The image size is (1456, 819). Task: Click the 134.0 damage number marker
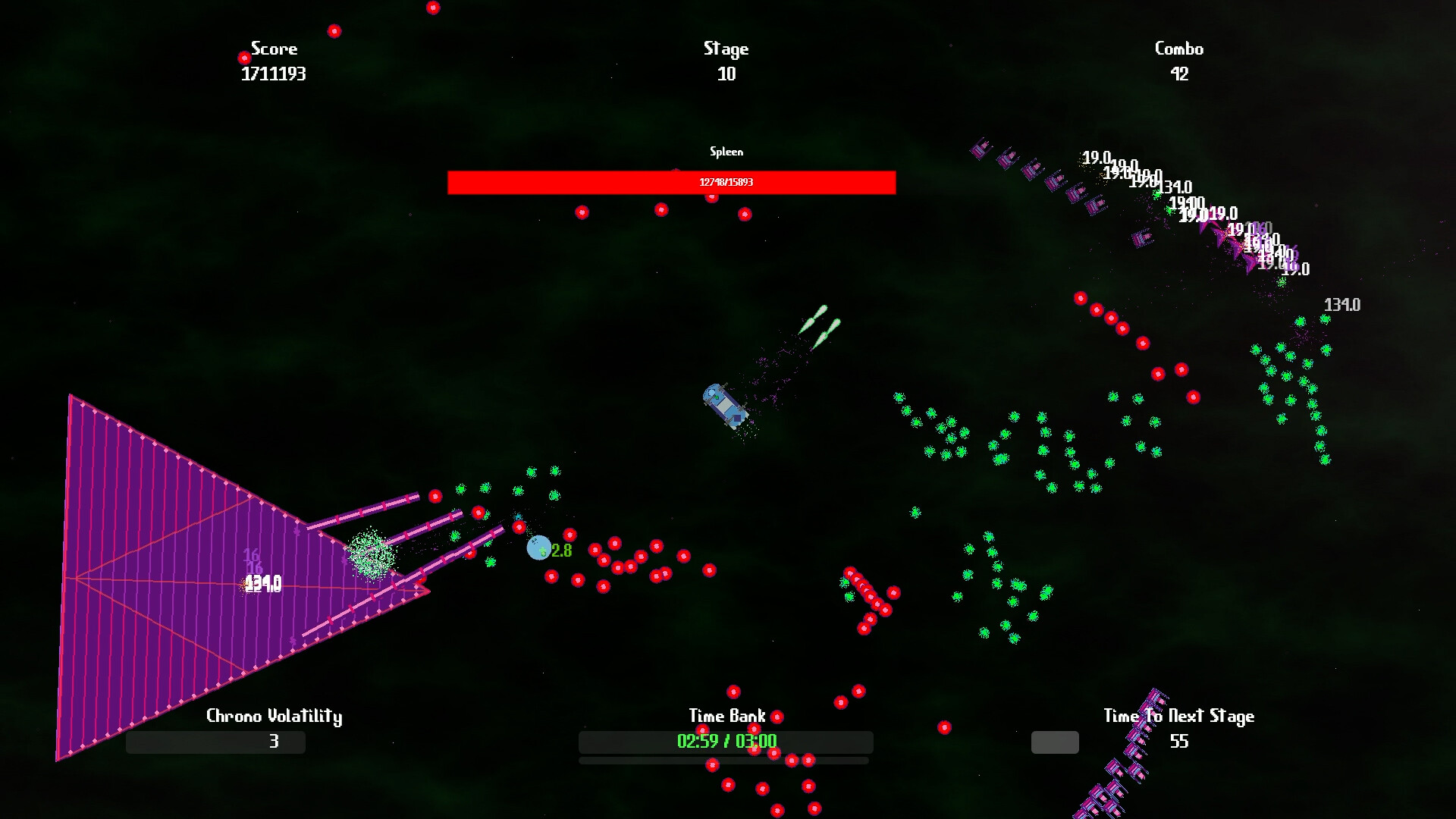[1342, 305]
